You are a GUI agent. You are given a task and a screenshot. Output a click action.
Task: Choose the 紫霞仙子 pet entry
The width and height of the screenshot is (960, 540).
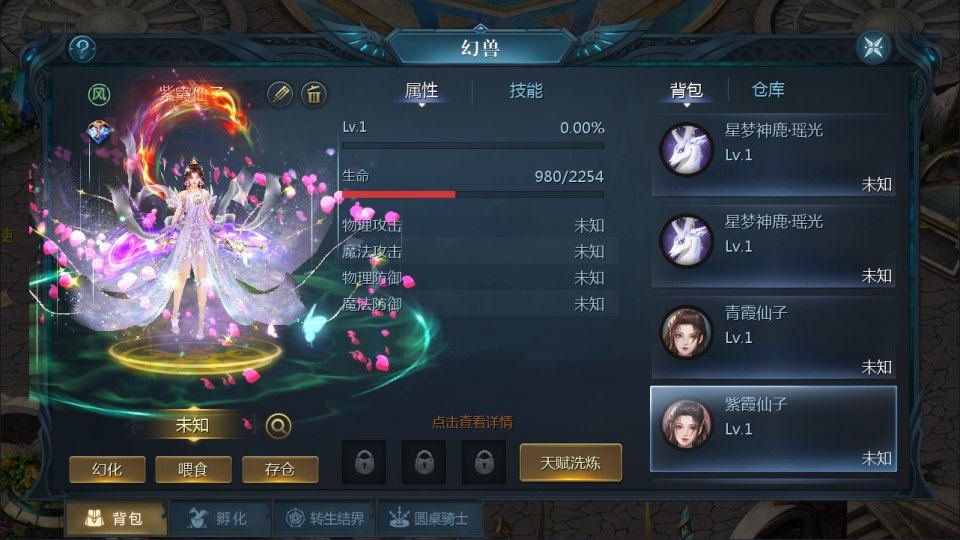point(773,429)
